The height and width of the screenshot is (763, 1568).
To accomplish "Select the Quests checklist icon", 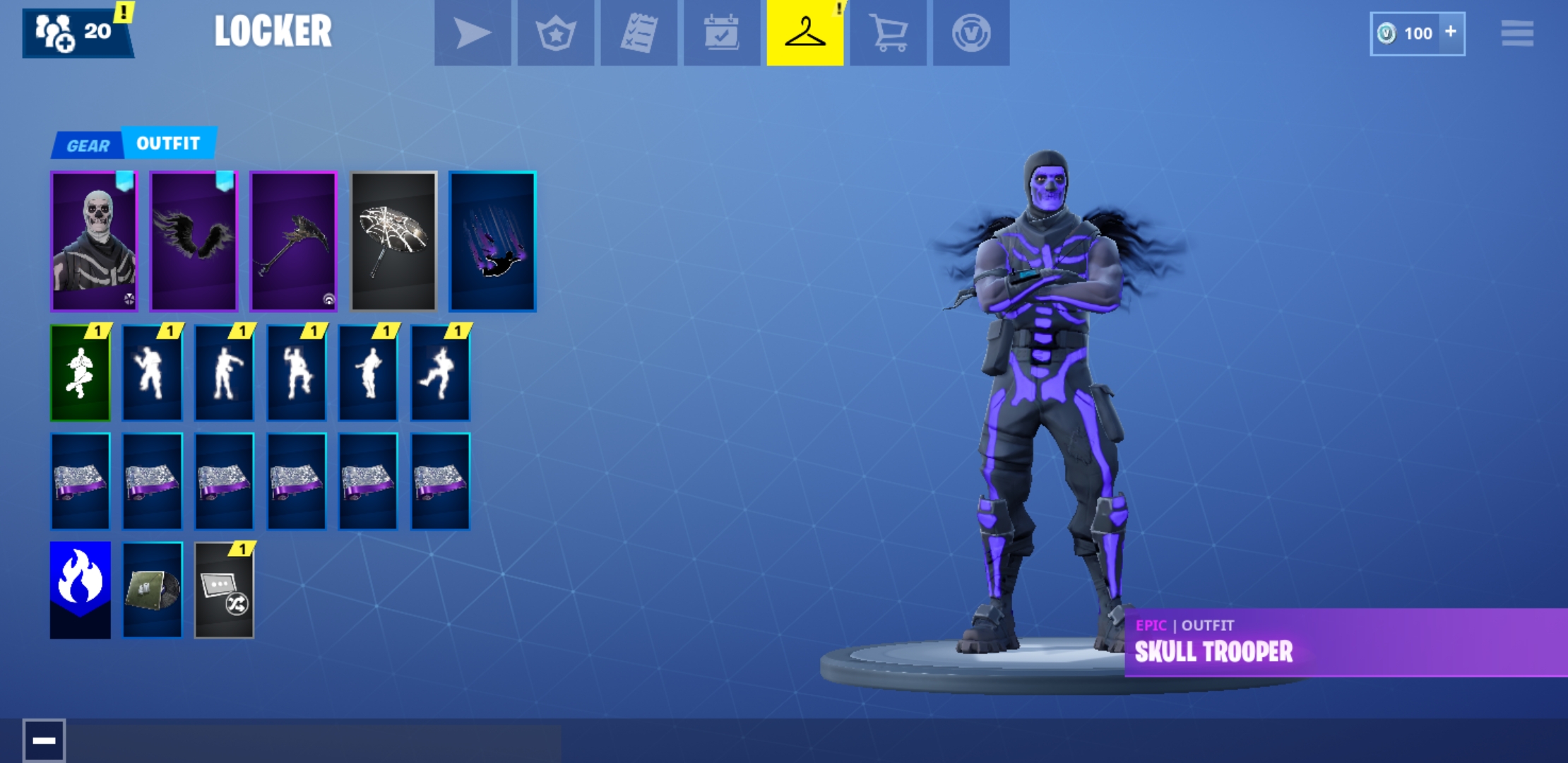I will [x=638, y=32].
